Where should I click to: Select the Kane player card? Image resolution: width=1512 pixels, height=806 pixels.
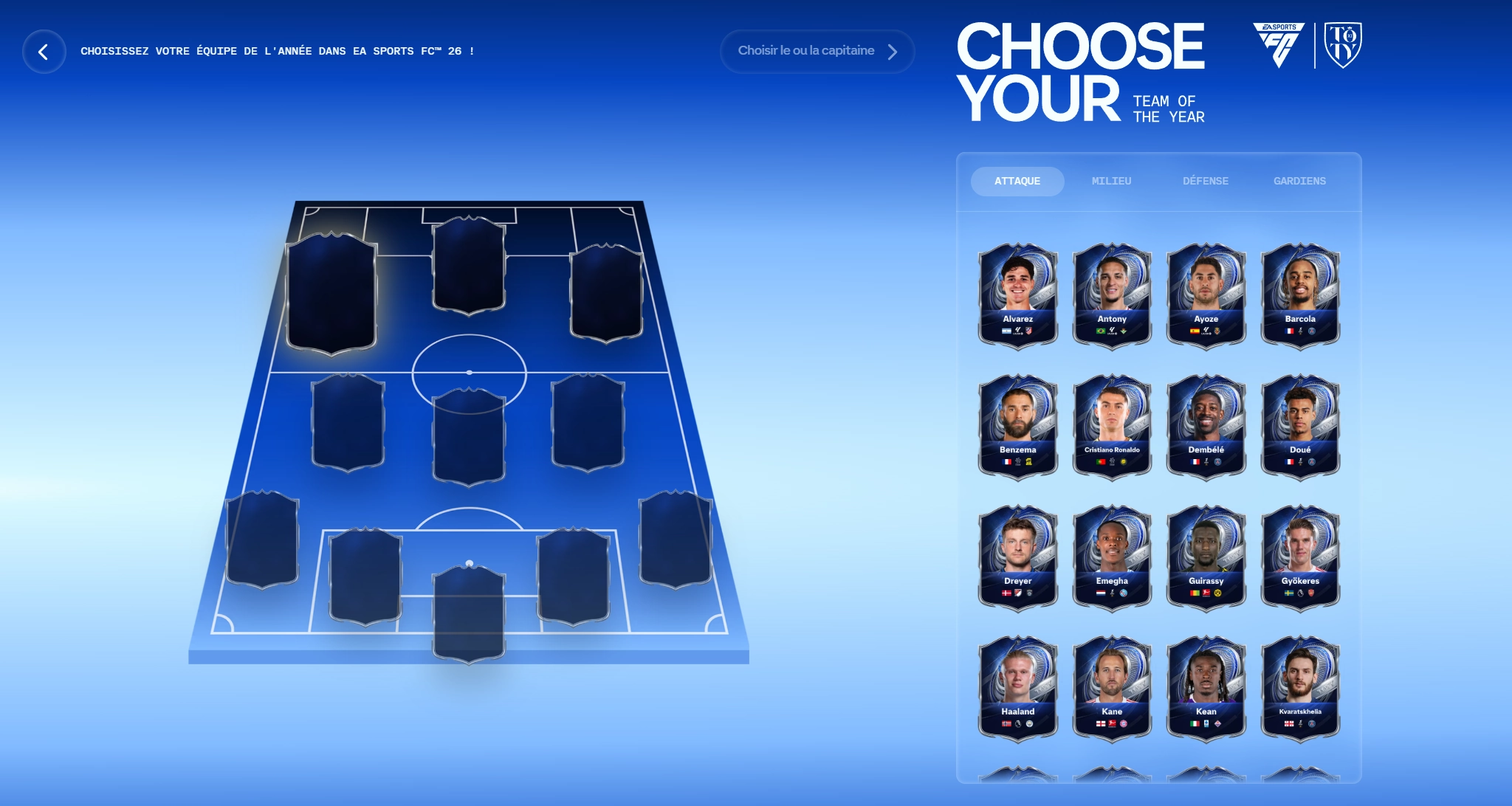tap(1112, 687)
